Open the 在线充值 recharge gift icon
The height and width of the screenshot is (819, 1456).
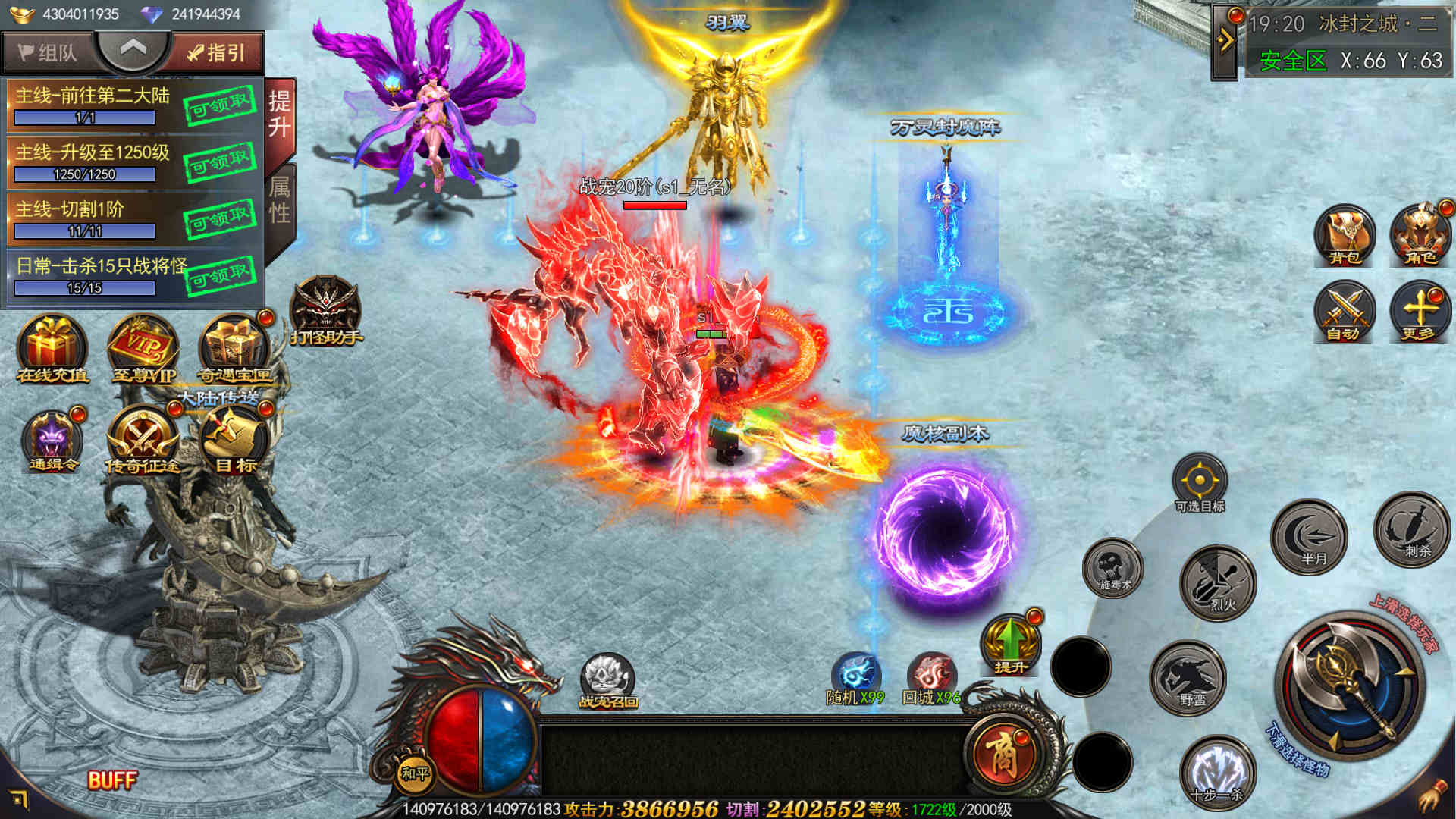(x=52, y=348)
